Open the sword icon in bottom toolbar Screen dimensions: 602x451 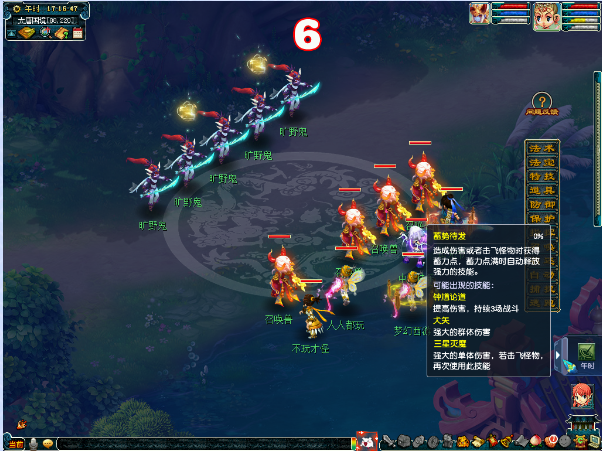387,441
